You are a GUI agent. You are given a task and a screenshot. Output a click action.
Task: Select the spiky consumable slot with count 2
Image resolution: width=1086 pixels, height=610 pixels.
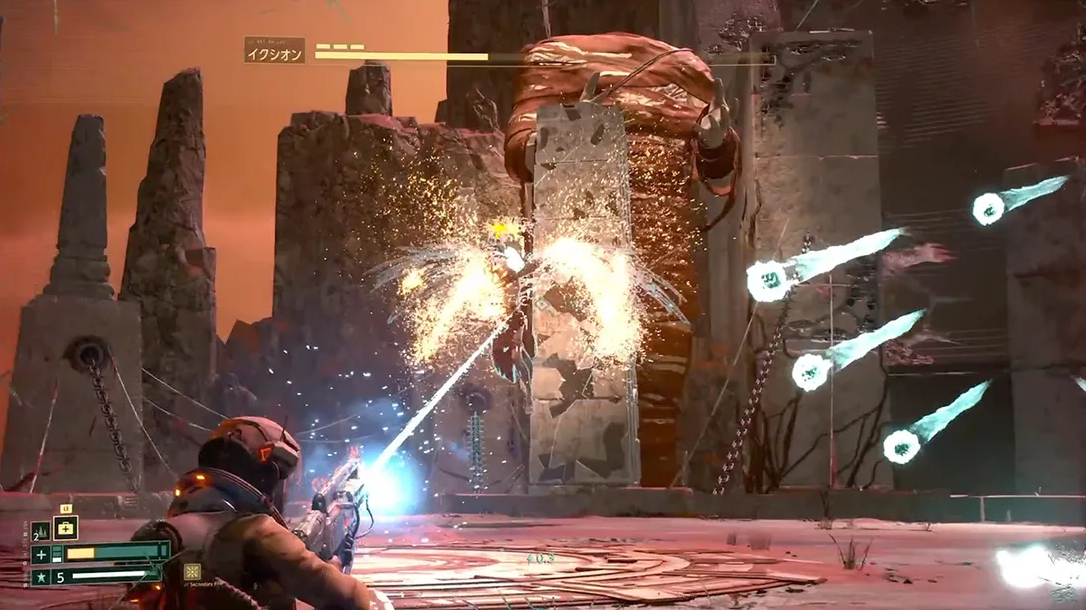(40, 531)
